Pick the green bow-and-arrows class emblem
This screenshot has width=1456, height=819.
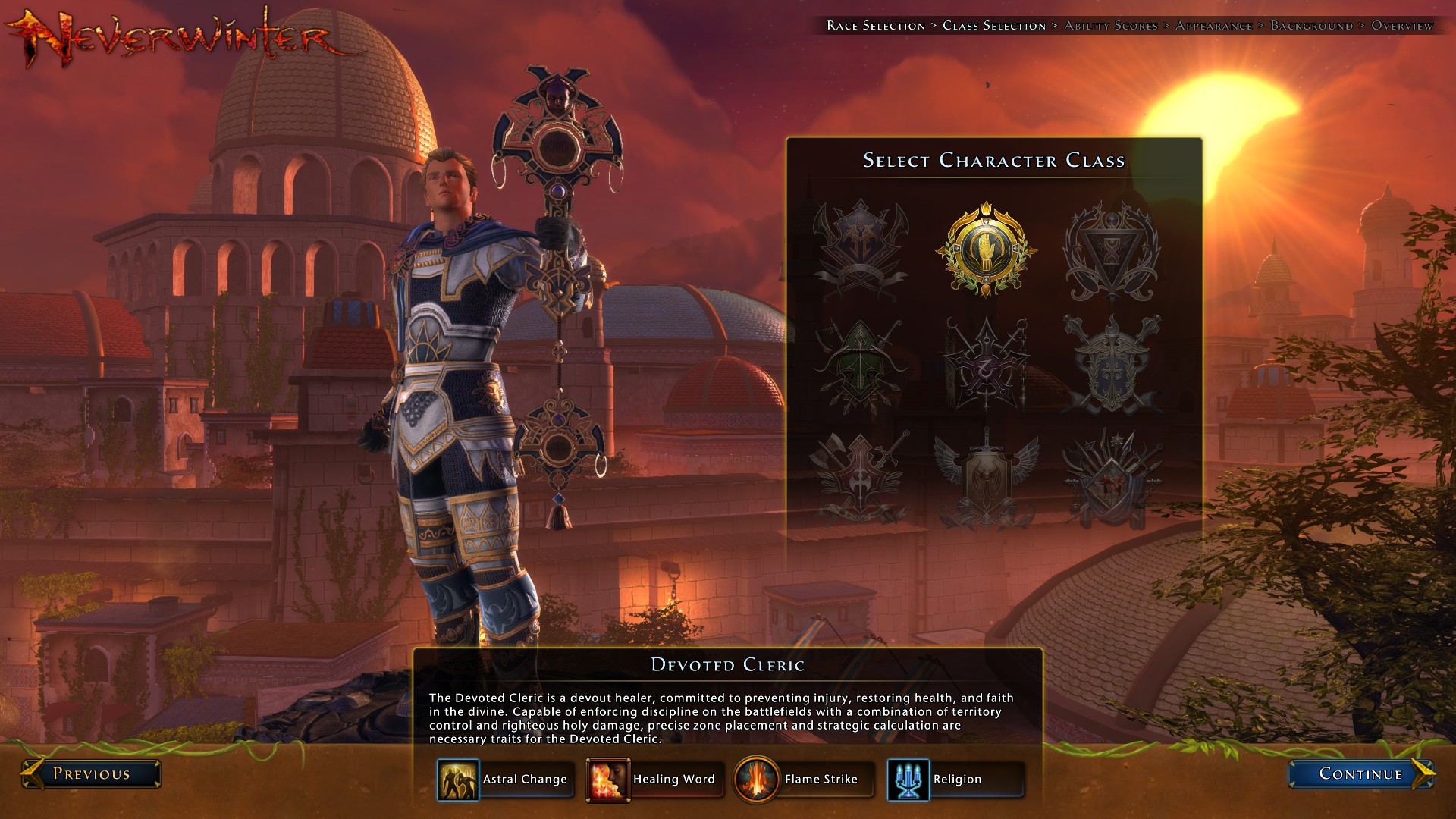click(x=860, y=365)
